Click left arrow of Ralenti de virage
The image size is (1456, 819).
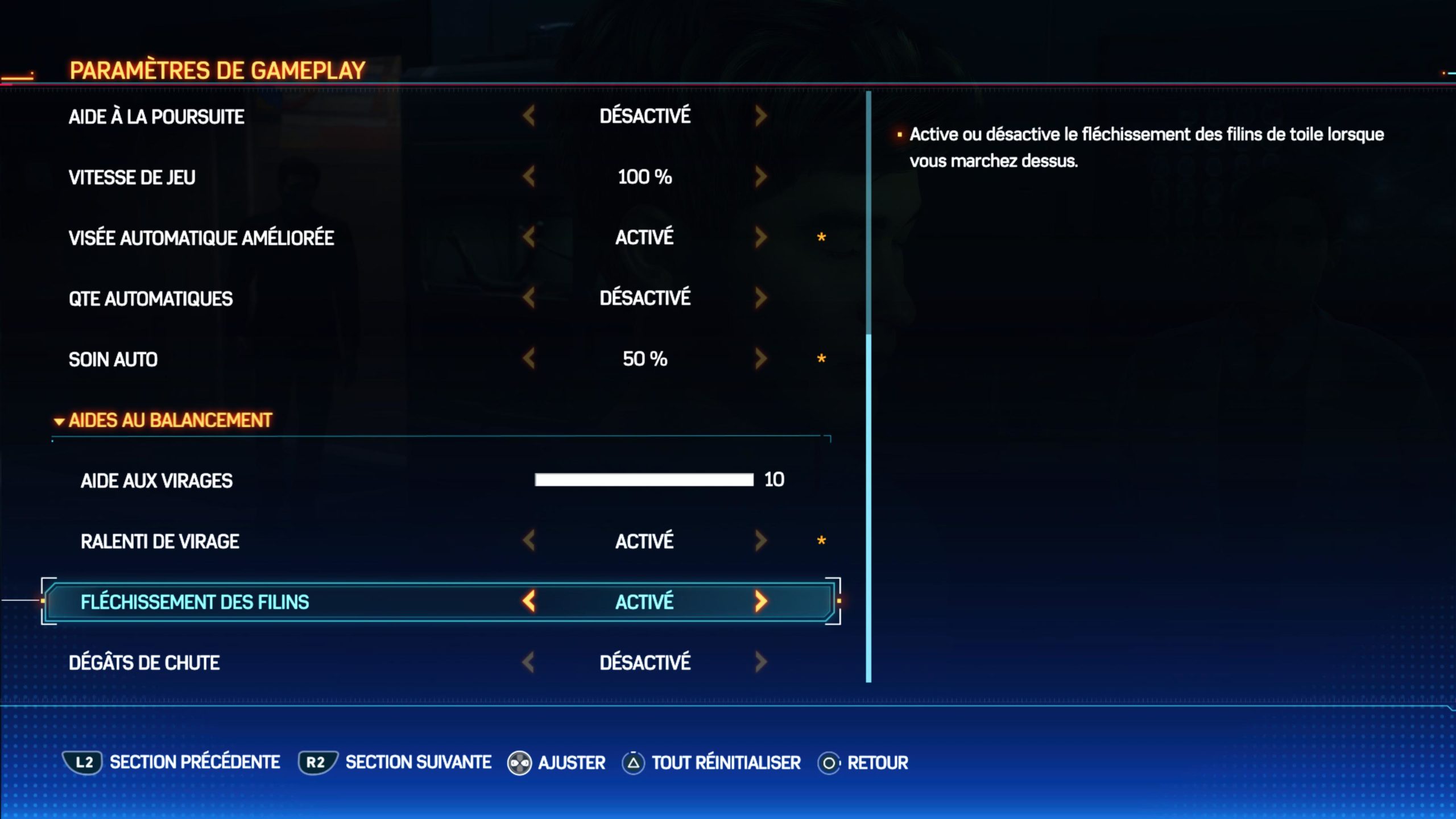pos(529,541)
